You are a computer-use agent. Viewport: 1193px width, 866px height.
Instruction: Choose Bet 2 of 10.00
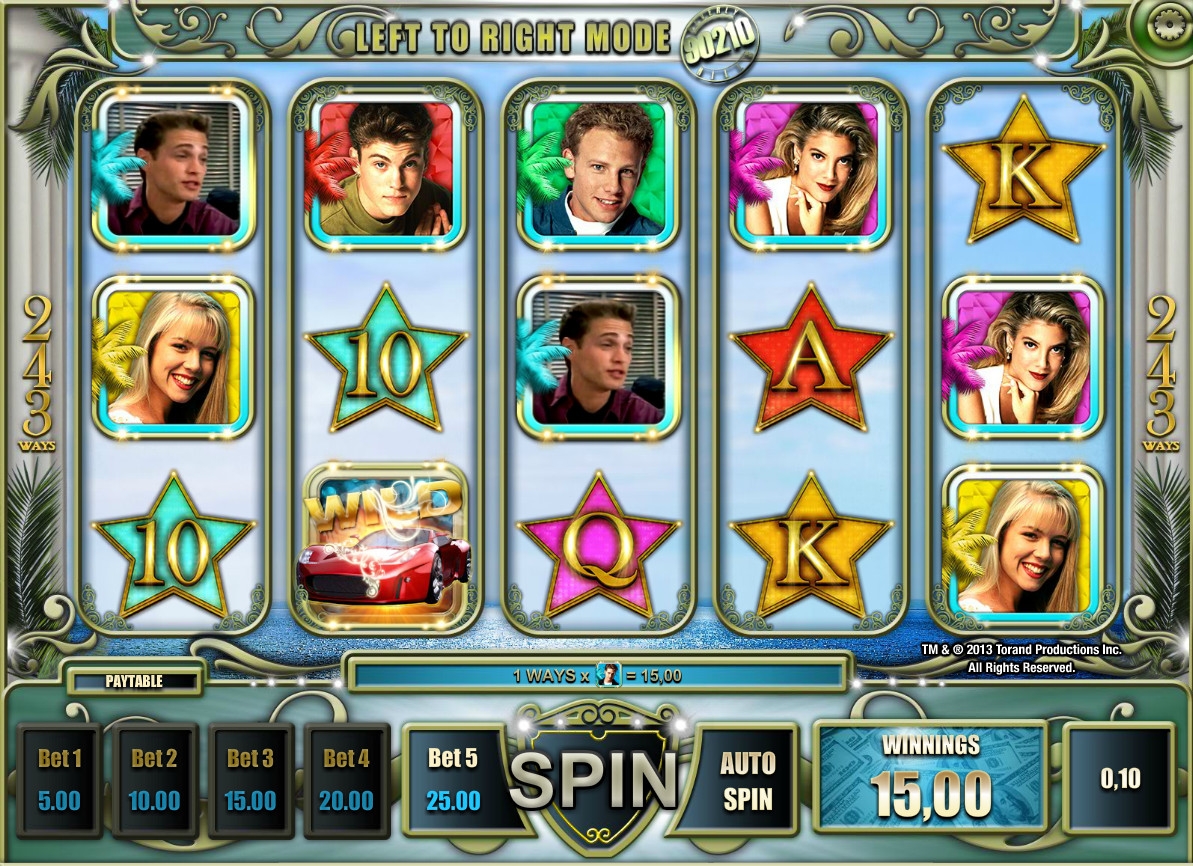154,780
